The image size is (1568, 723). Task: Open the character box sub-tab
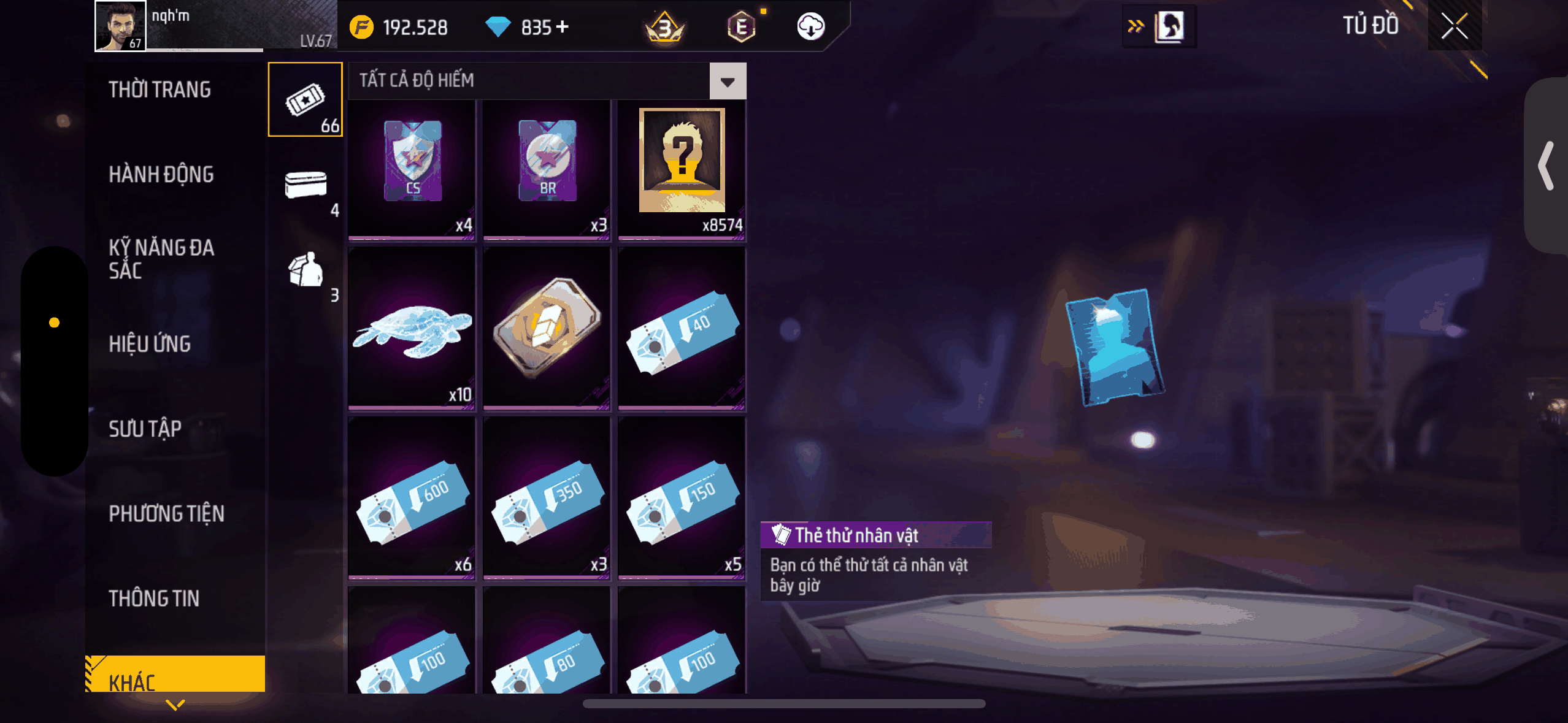[306, 270]
